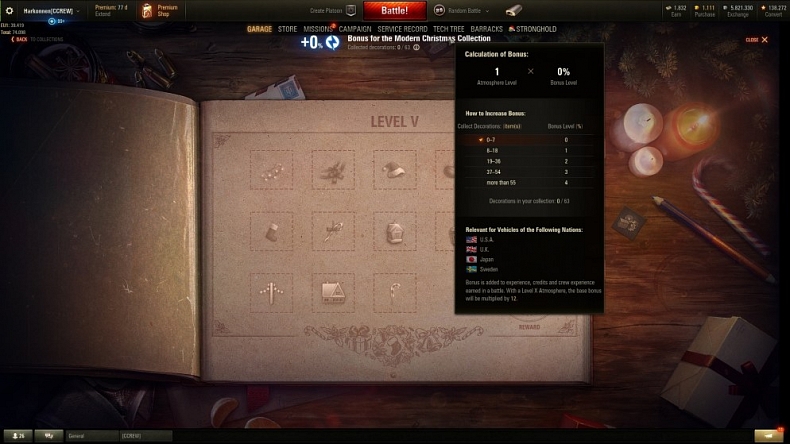Image resolution: width=790 pixels, height=444 pixels.
Task: Close the collection screen
Action: (x=758, y=40)
